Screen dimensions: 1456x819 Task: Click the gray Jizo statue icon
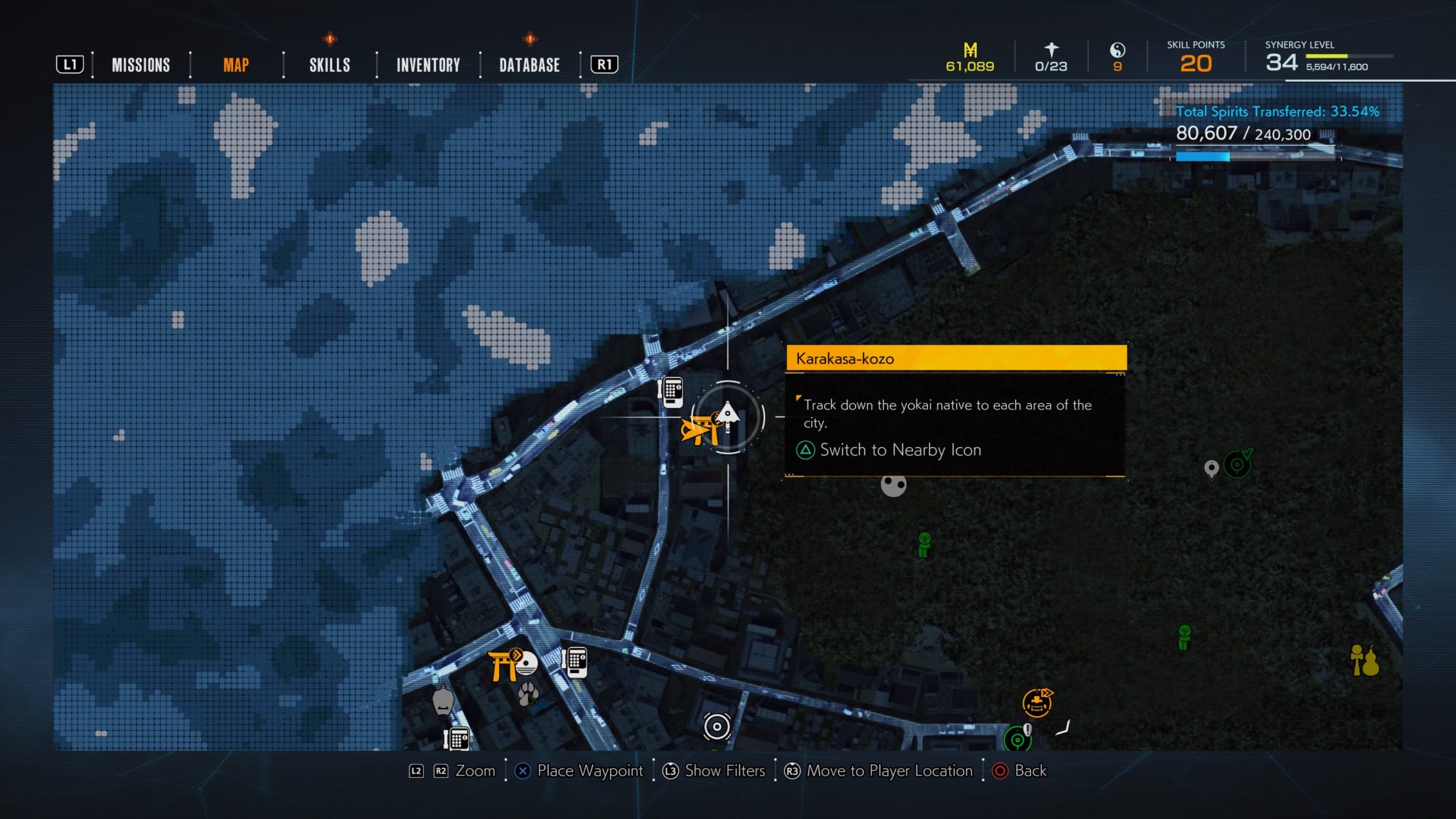(442, 702)
